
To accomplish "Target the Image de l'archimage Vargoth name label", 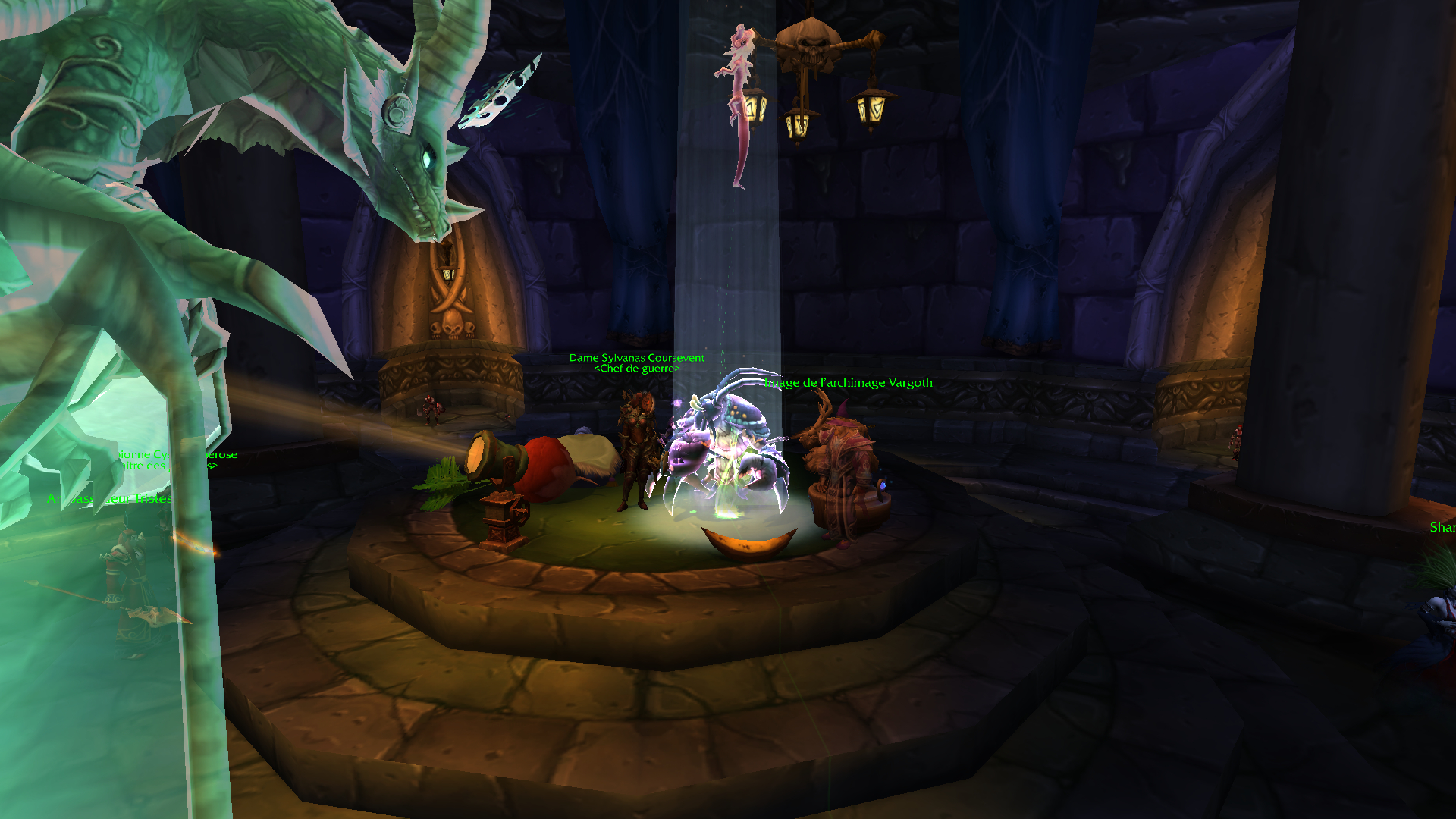I will [x=849, y=383].
